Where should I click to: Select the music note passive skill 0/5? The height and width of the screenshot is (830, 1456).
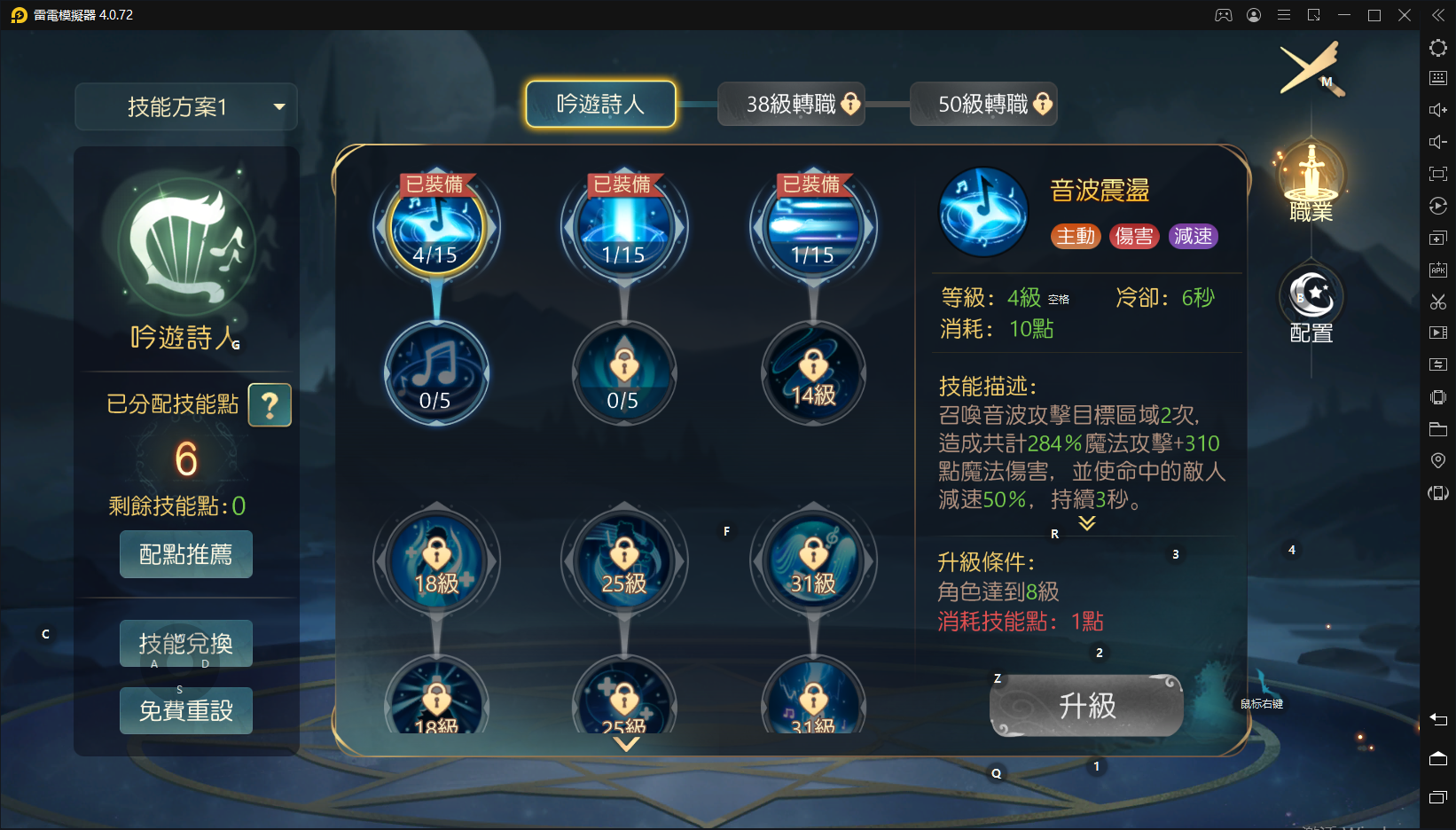pyautogui.click(x=435, y=373)
